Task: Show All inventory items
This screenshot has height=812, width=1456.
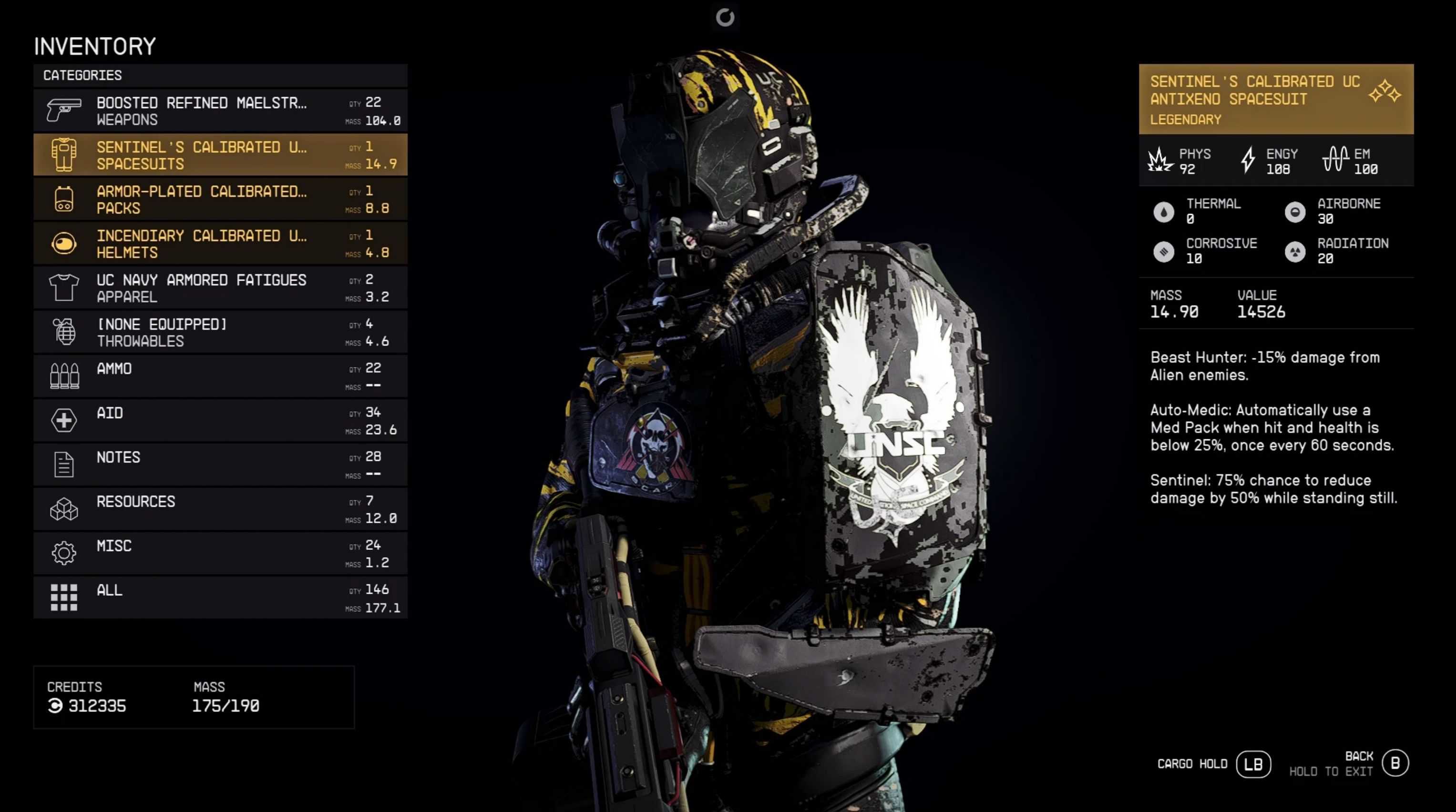Action: [220, 598]
